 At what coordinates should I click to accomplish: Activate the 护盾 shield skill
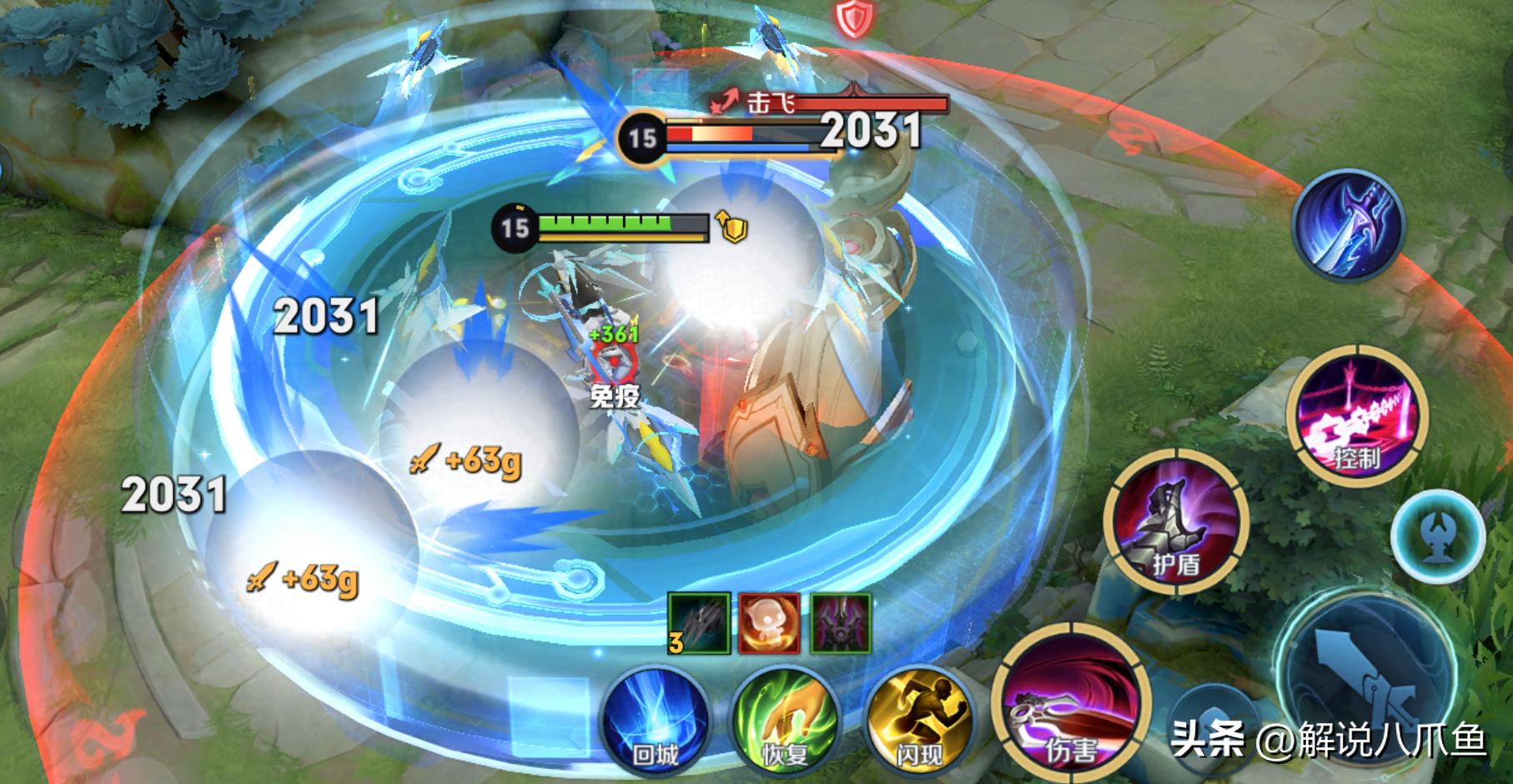[1176, 520]
